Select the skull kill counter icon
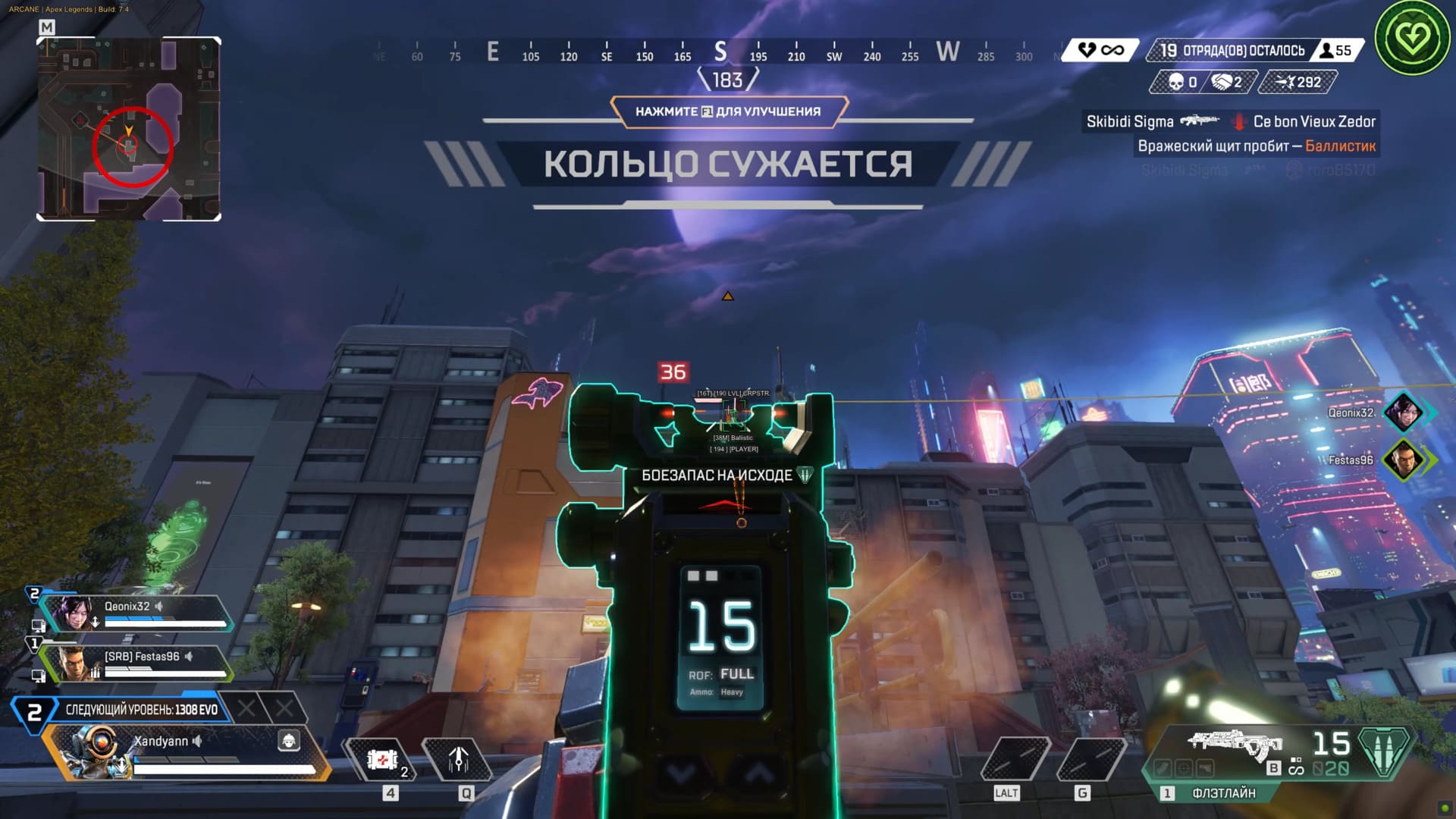 tap(1175, 82)
